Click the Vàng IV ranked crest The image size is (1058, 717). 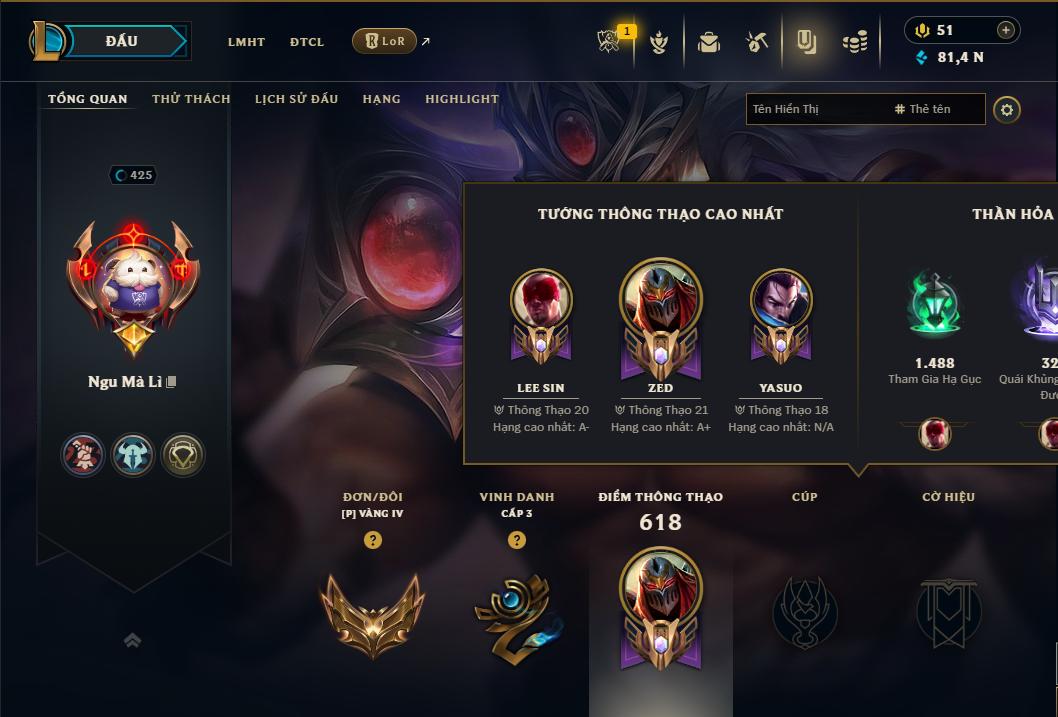coord(372,612)
